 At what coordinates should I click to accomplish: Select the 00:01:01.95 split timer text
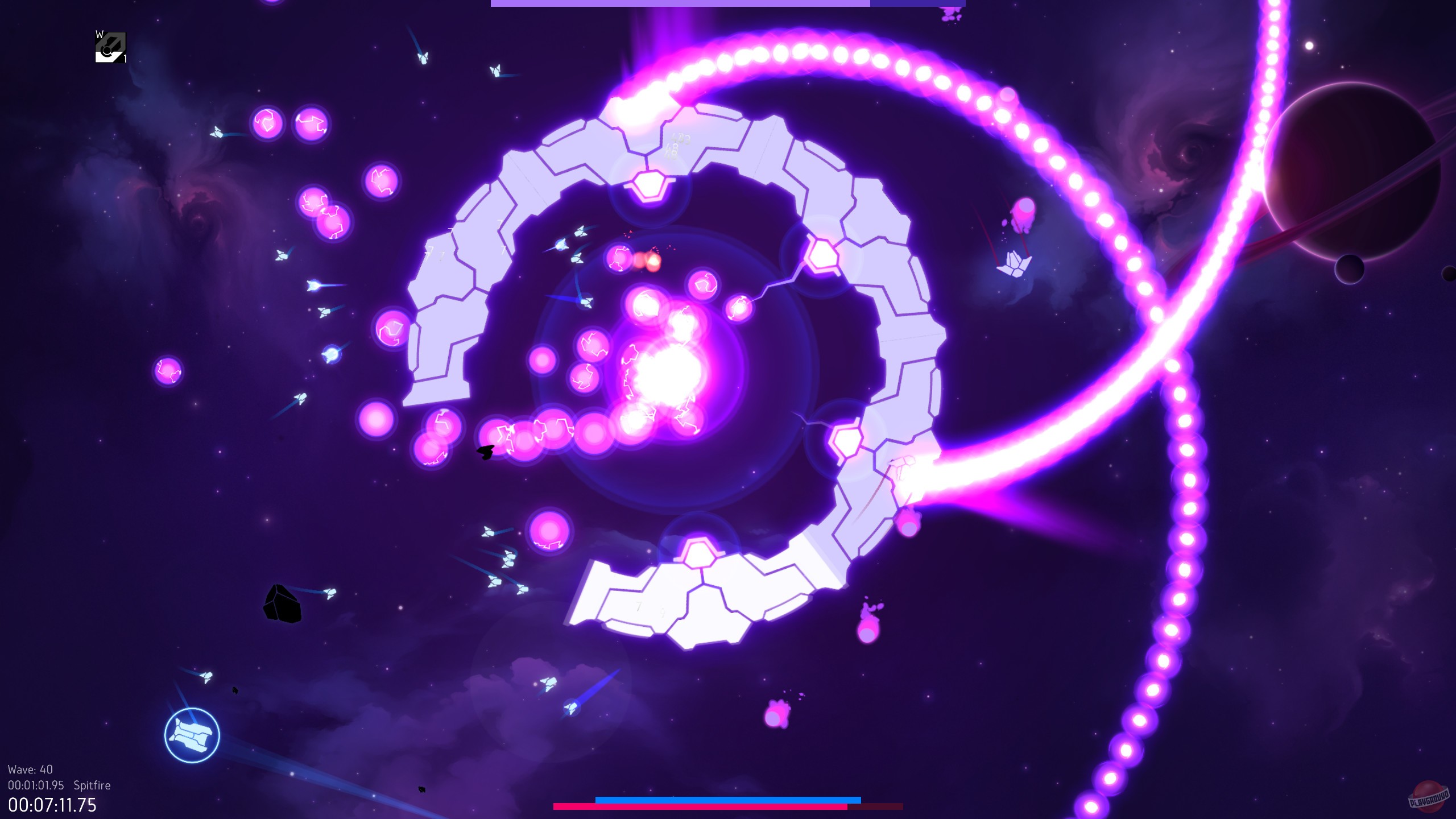pos(35,785)
